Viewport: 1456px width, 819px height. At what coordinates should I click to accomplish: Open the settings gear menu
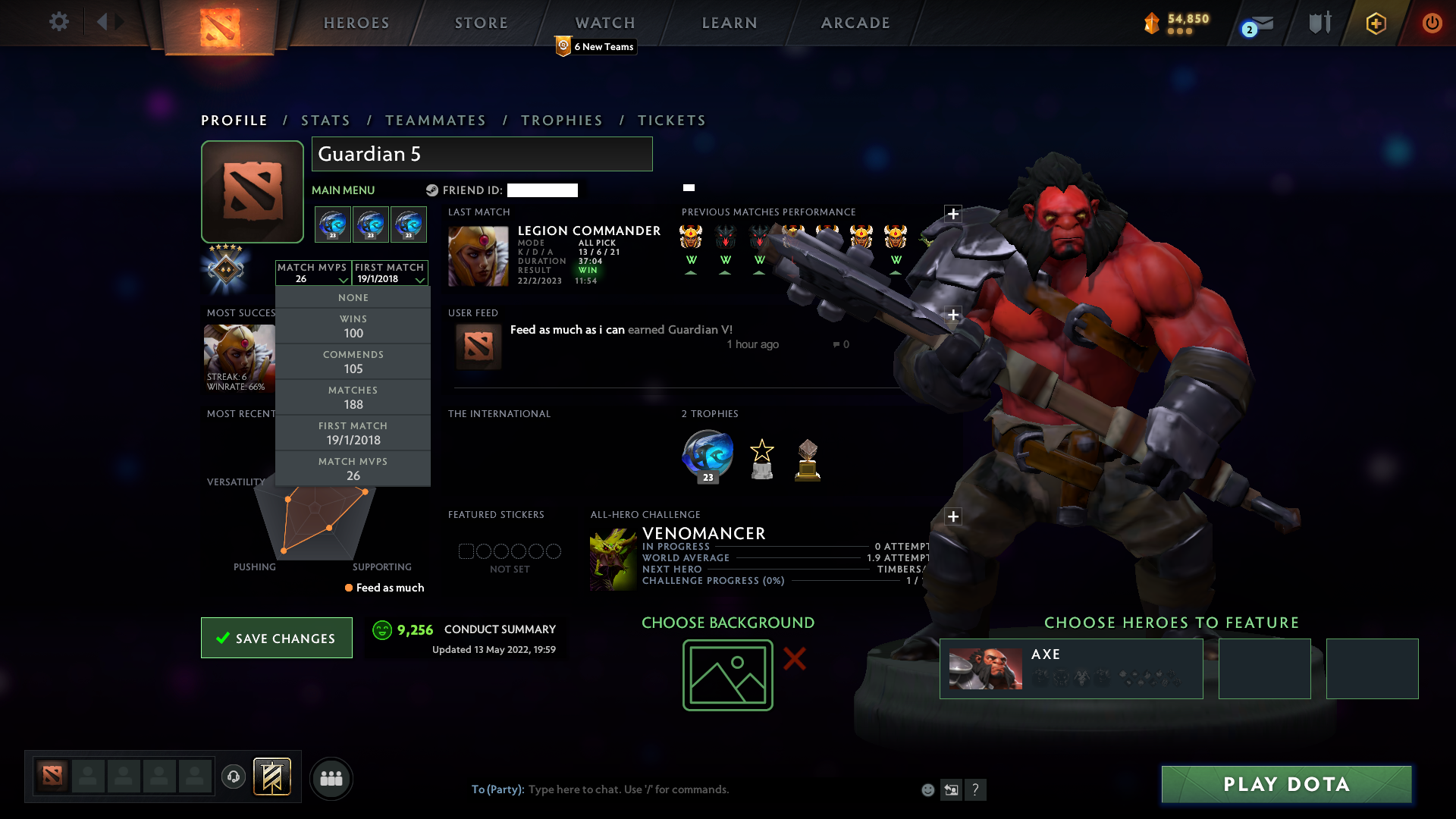click(x=59, y=22)
